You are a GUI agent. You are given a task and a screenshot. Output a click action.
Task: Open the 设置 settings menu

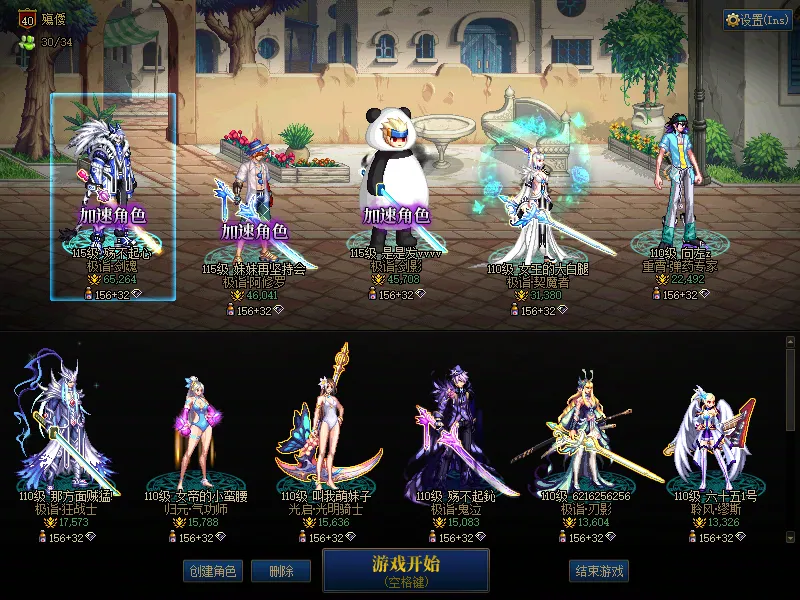[757, 19]
